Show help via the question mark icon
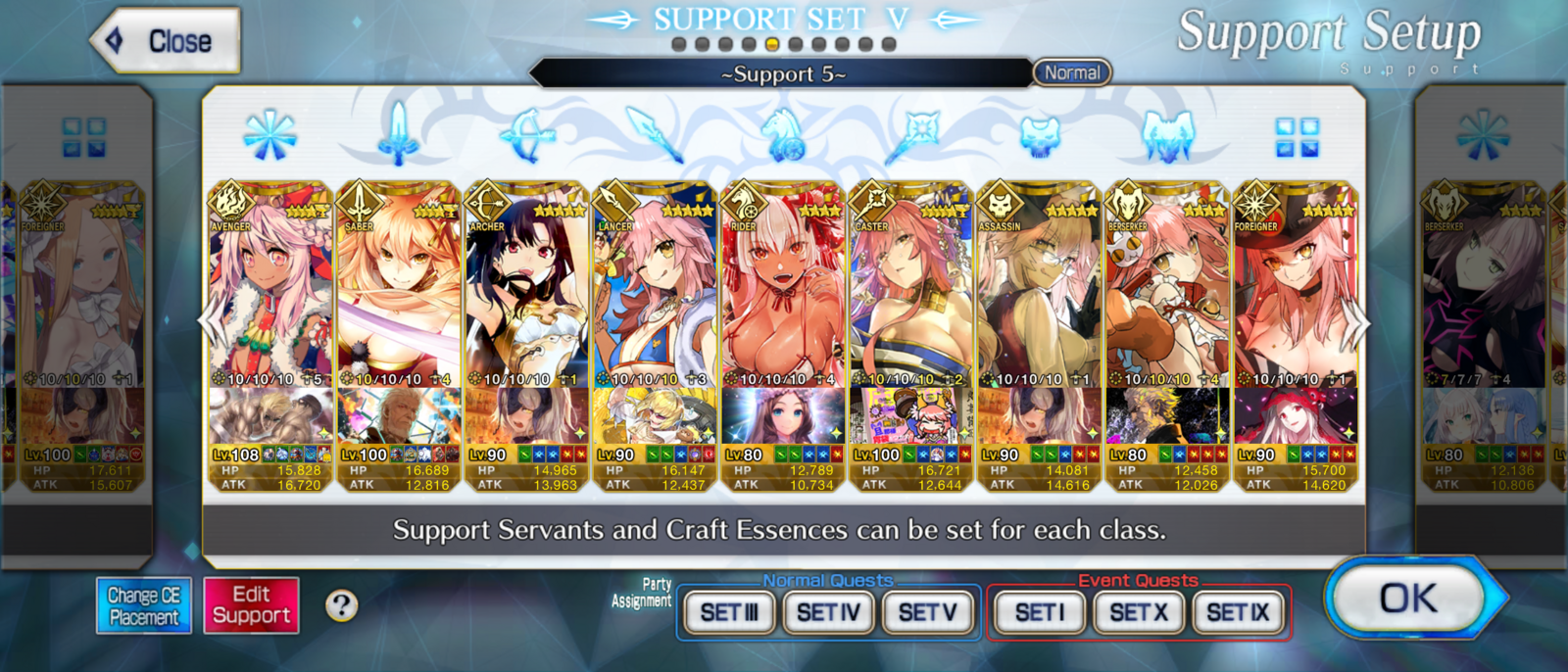Viewport: 1568px width, 672px height. click(341, 605)
